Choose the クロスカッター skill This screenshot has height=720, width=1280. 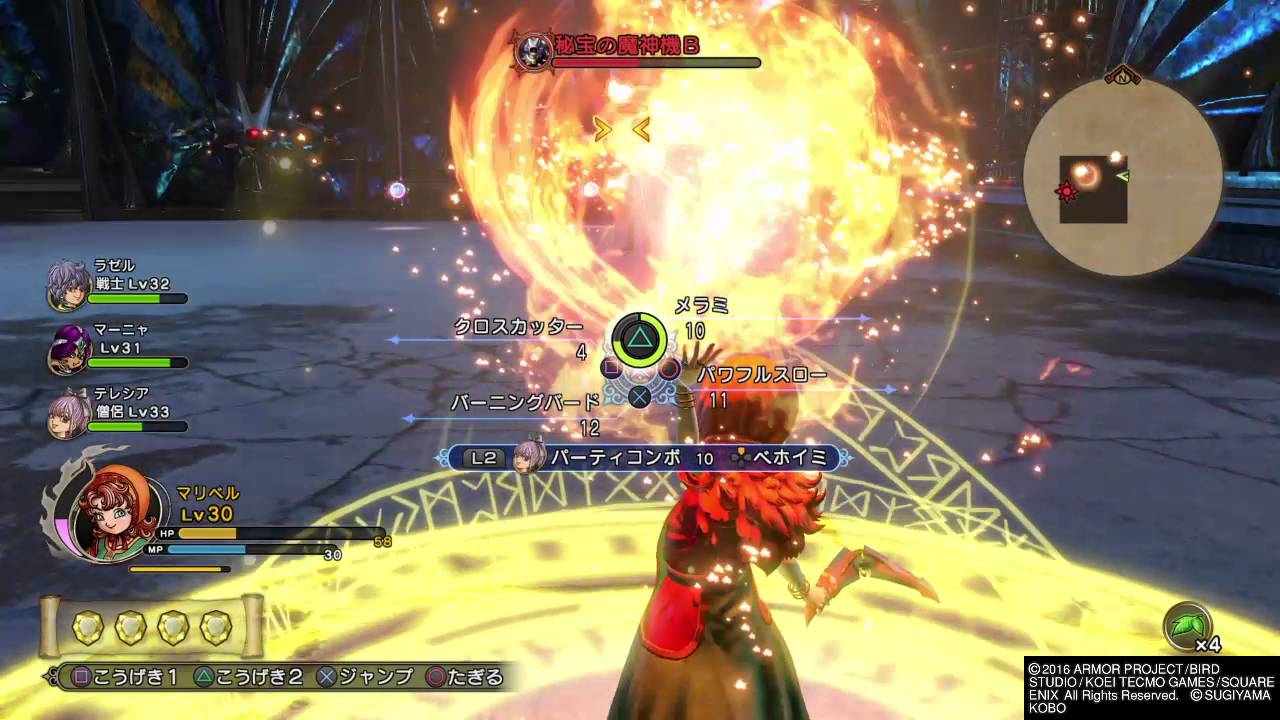pyautogui.click(x=518, y=327)
